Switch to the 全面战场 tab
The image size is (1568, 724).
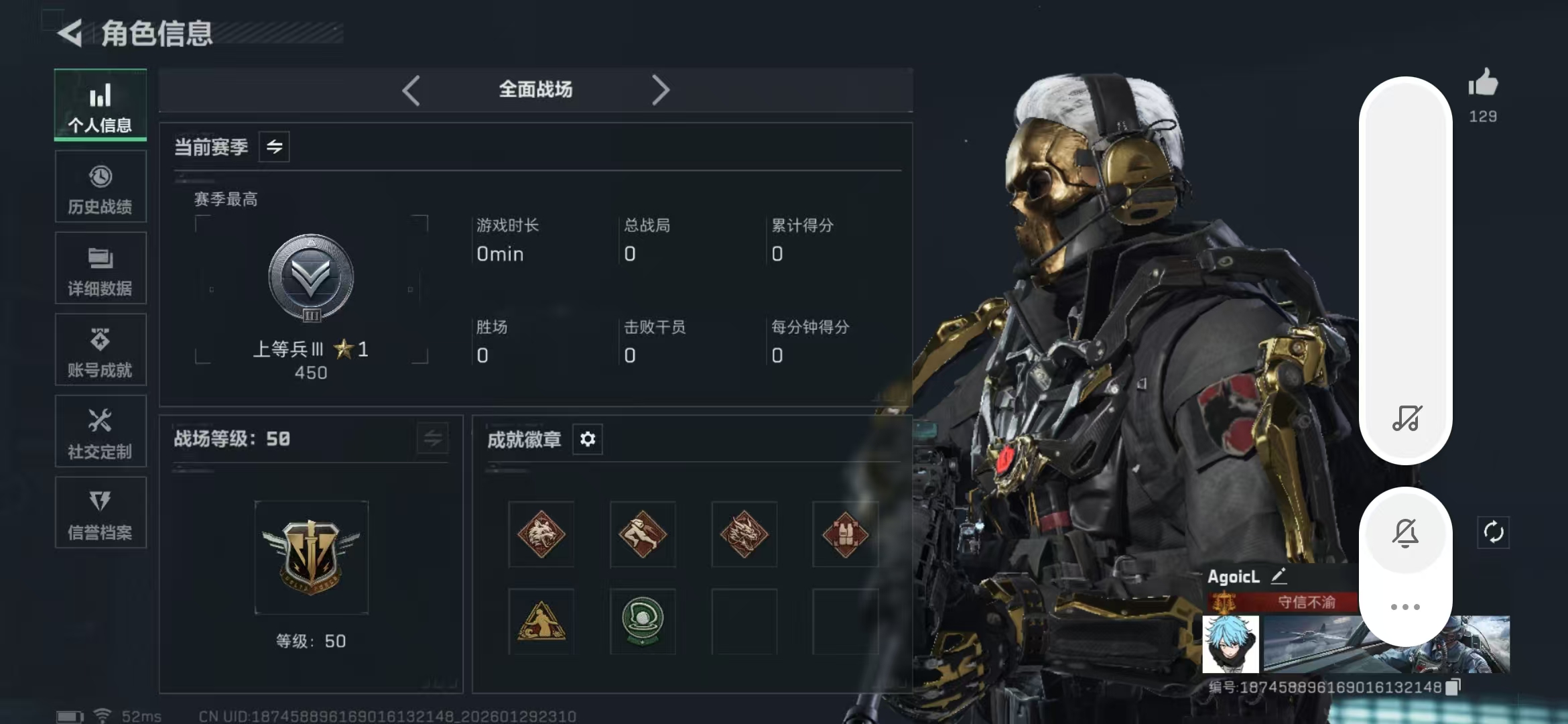click(534, 88)
